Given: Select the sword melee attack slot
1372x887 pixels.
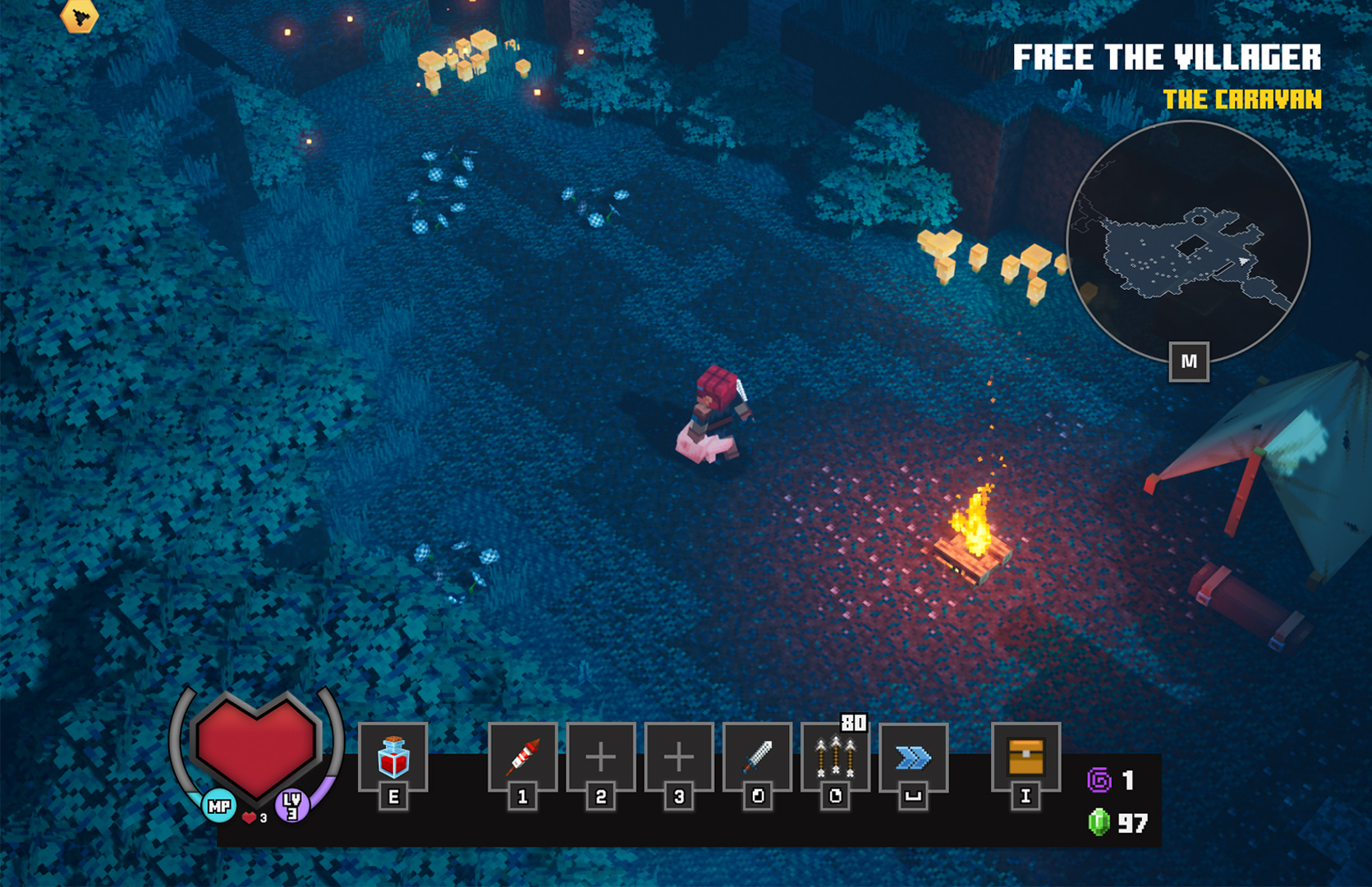Looking at the screenshot, I should 757,757.
